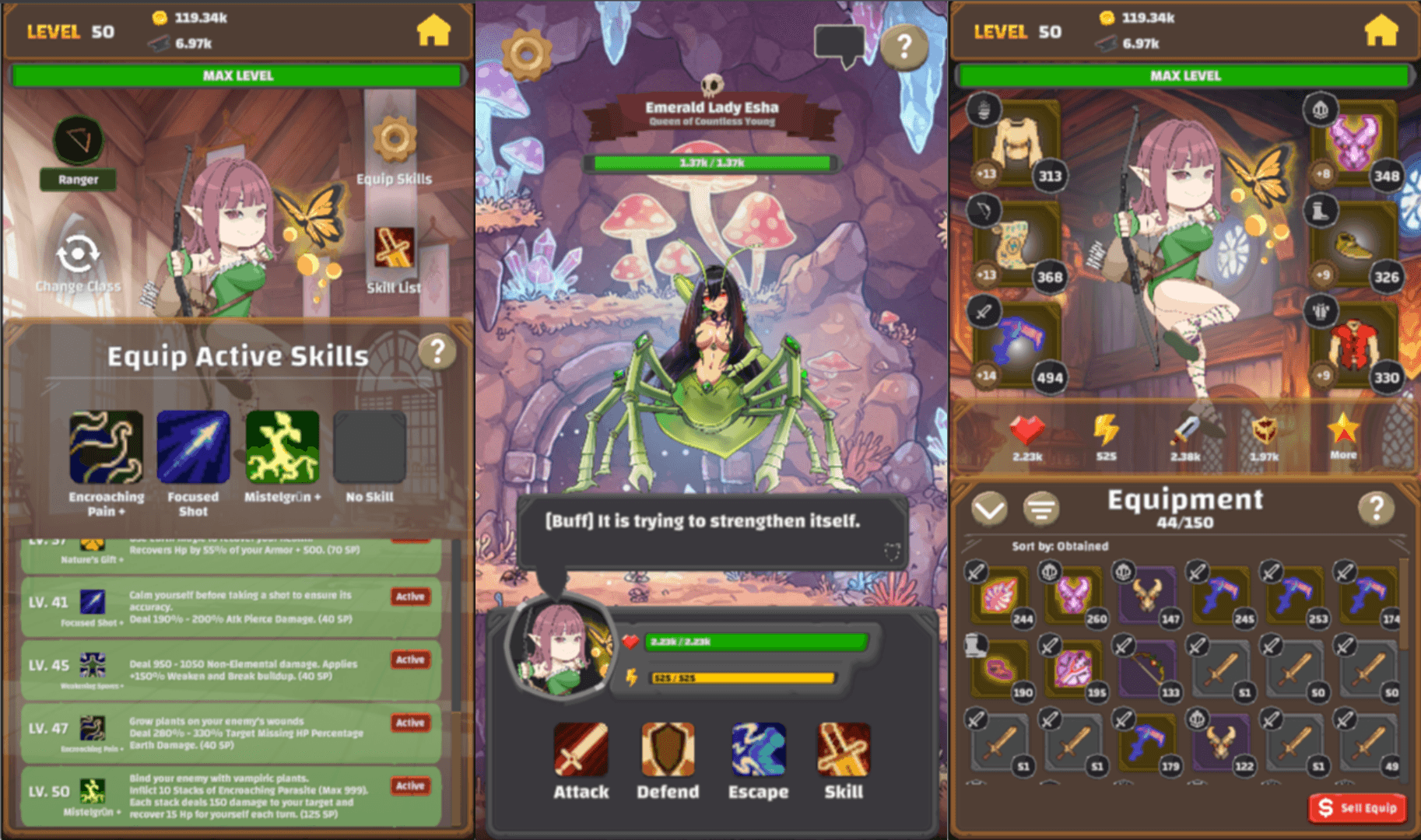The height and width of the screenshot is (840, 1421).
Task: Toggle Active on the Lv. 50 Mistelgrün skill
Action: click(x=410, y=786)
